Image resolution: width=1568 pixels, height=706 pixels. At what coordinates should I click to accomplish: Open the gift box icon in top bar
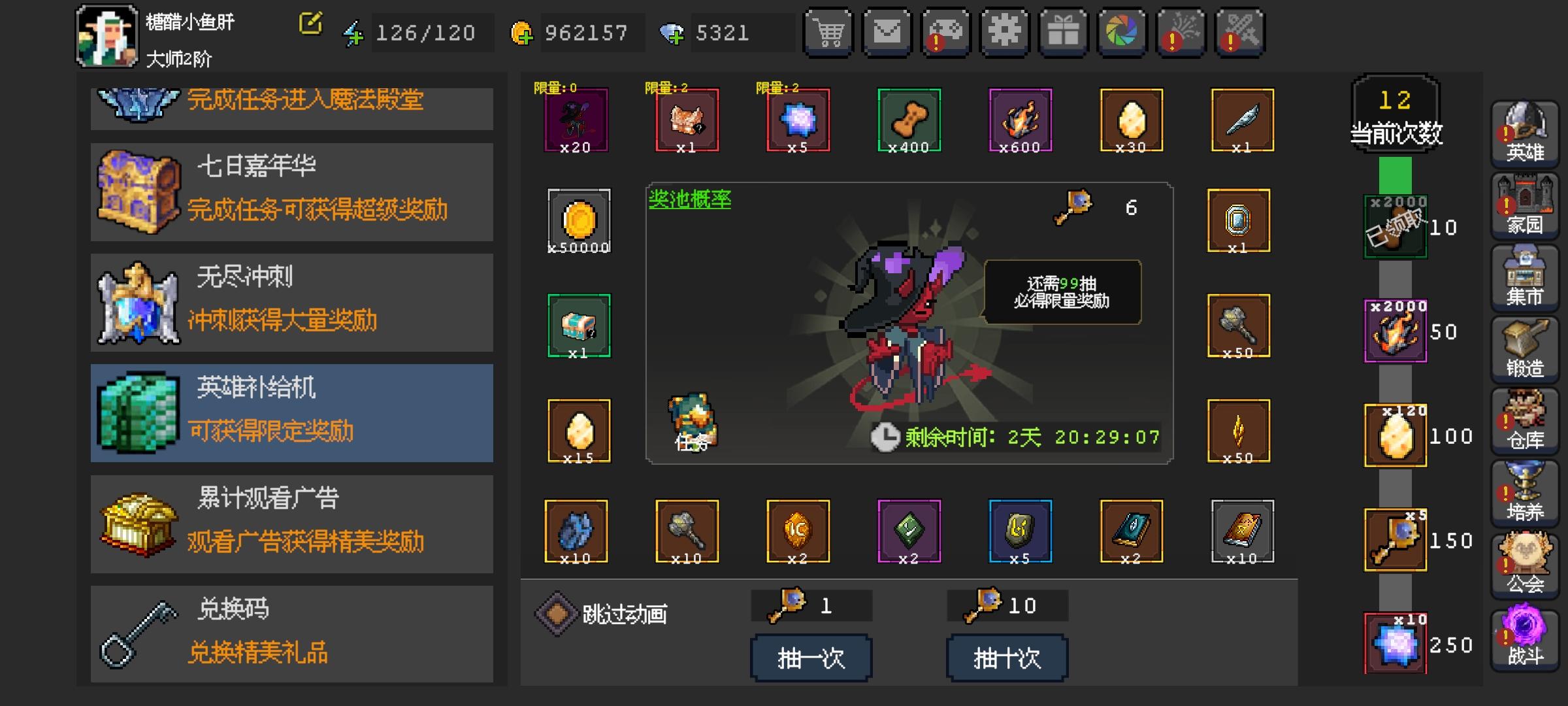[1064, 32]
